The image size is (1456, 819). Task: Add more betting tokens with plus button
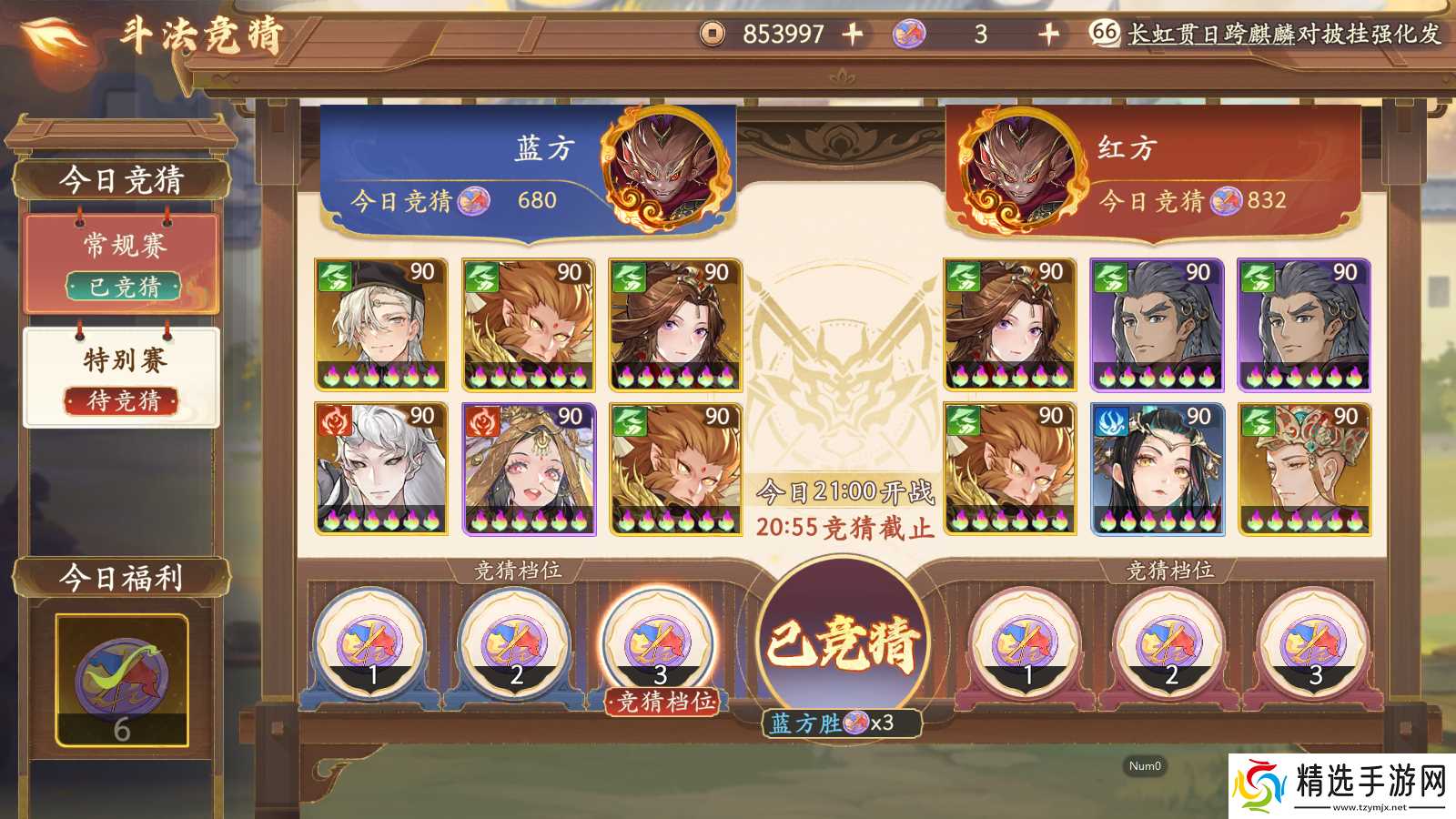tap(1048, 35)
